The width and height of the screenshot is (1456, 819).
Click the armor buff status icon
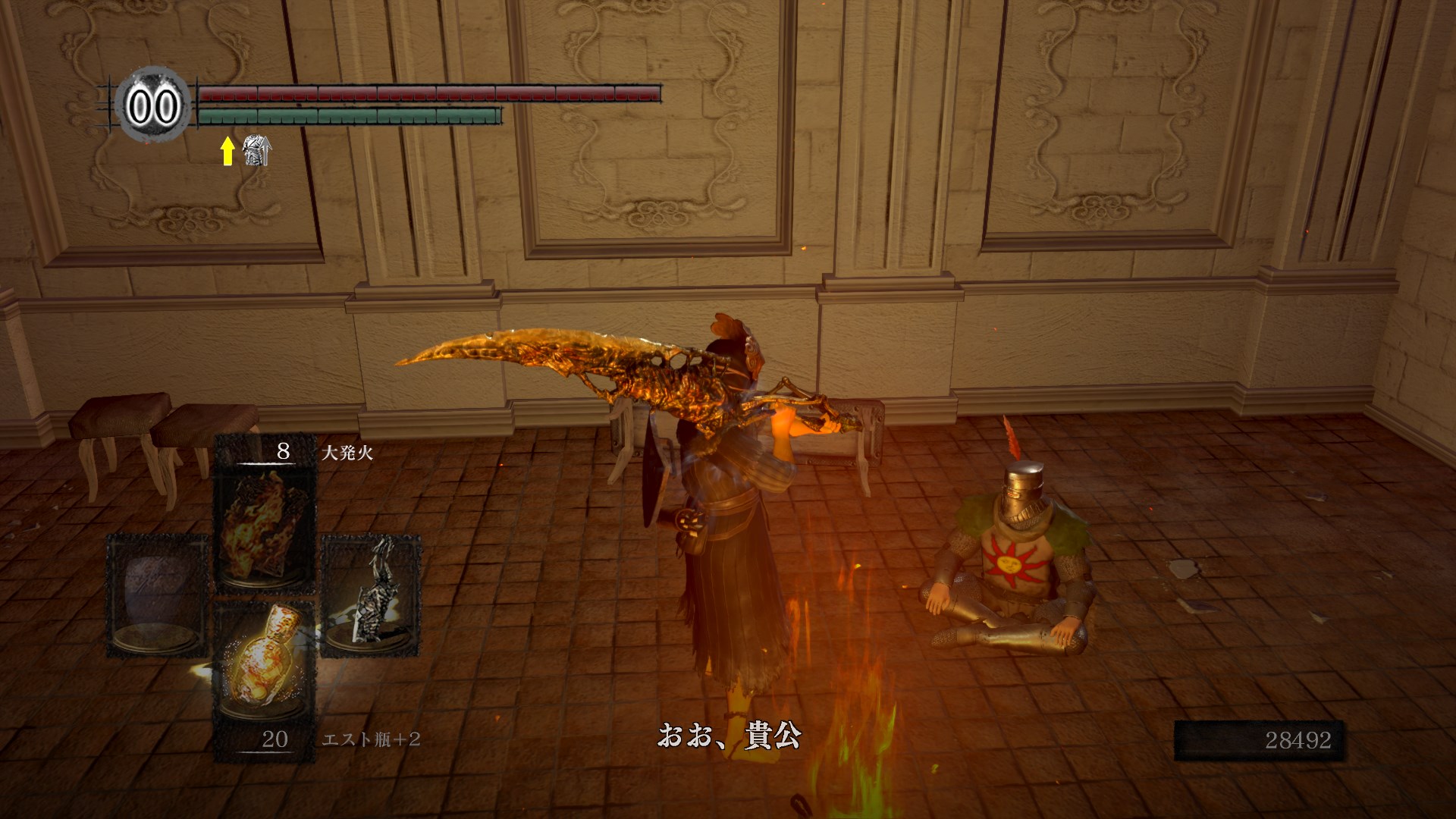click(x=256, y=152)
